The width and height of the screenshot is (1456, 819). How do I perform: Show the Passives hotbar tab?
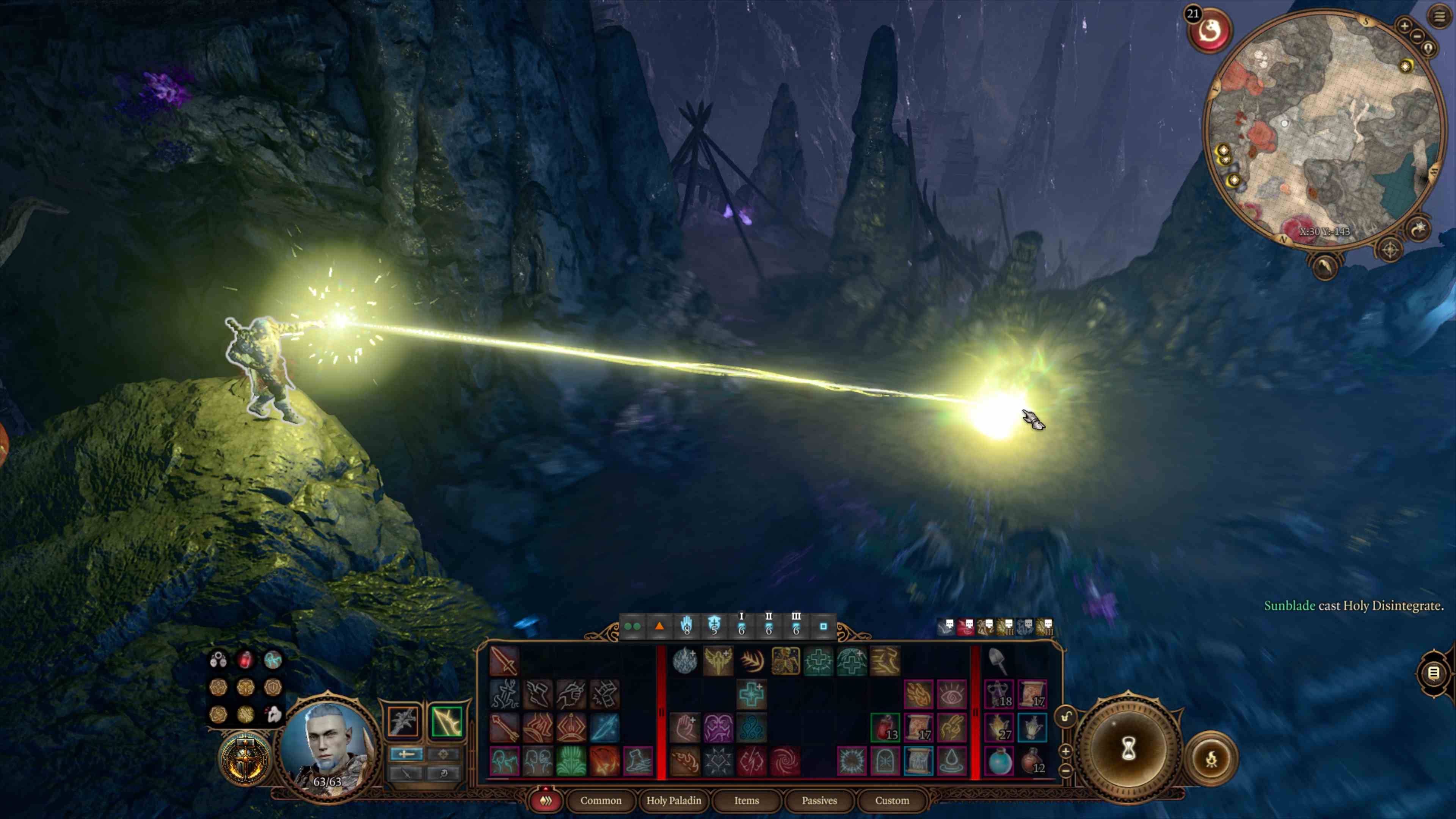(x=819, y=800)
